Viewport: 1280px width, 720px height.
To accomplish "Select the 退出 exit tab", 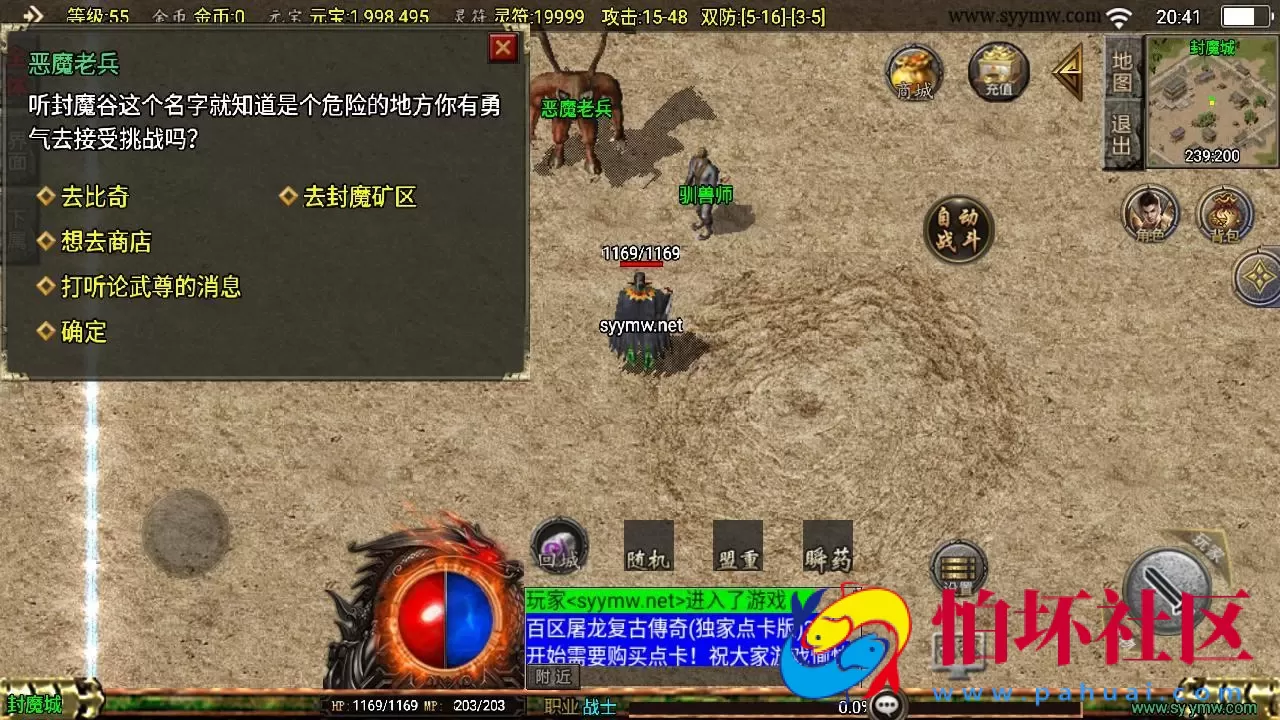I will [1121, 135].
